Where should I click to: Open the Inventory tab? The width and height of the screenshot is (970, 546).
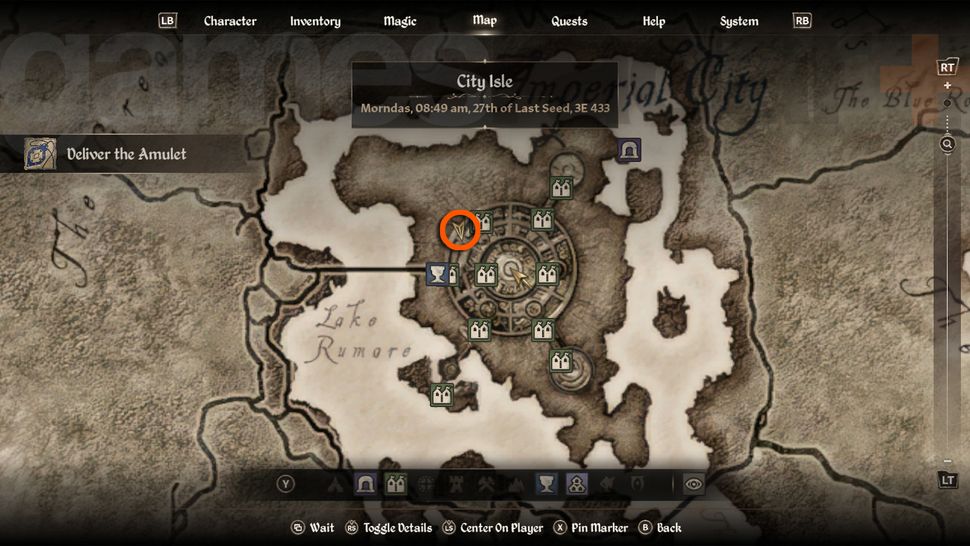[315, 21]
